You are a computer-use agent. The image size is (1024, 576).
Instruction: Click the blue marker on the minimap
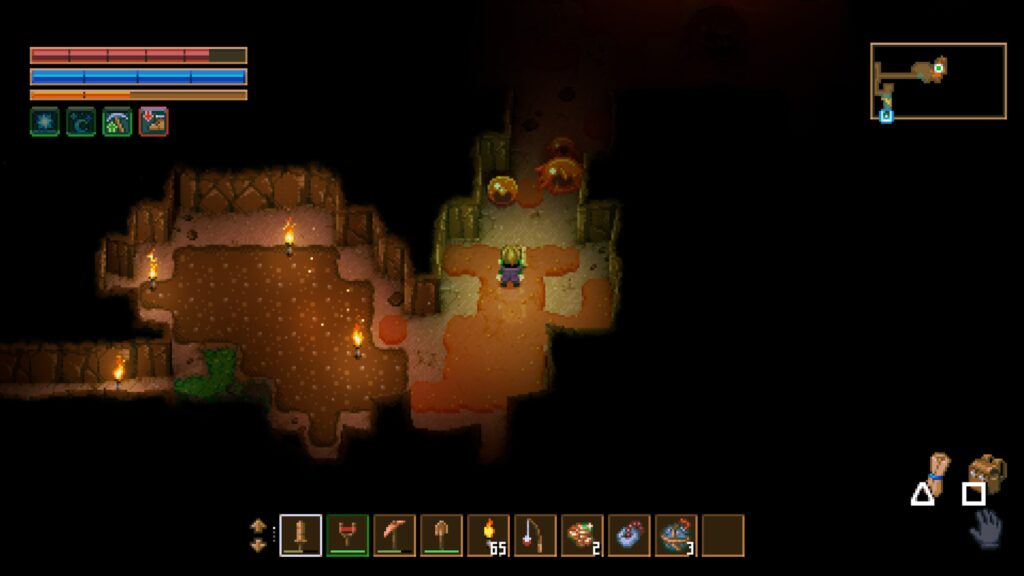pos(886,115)
